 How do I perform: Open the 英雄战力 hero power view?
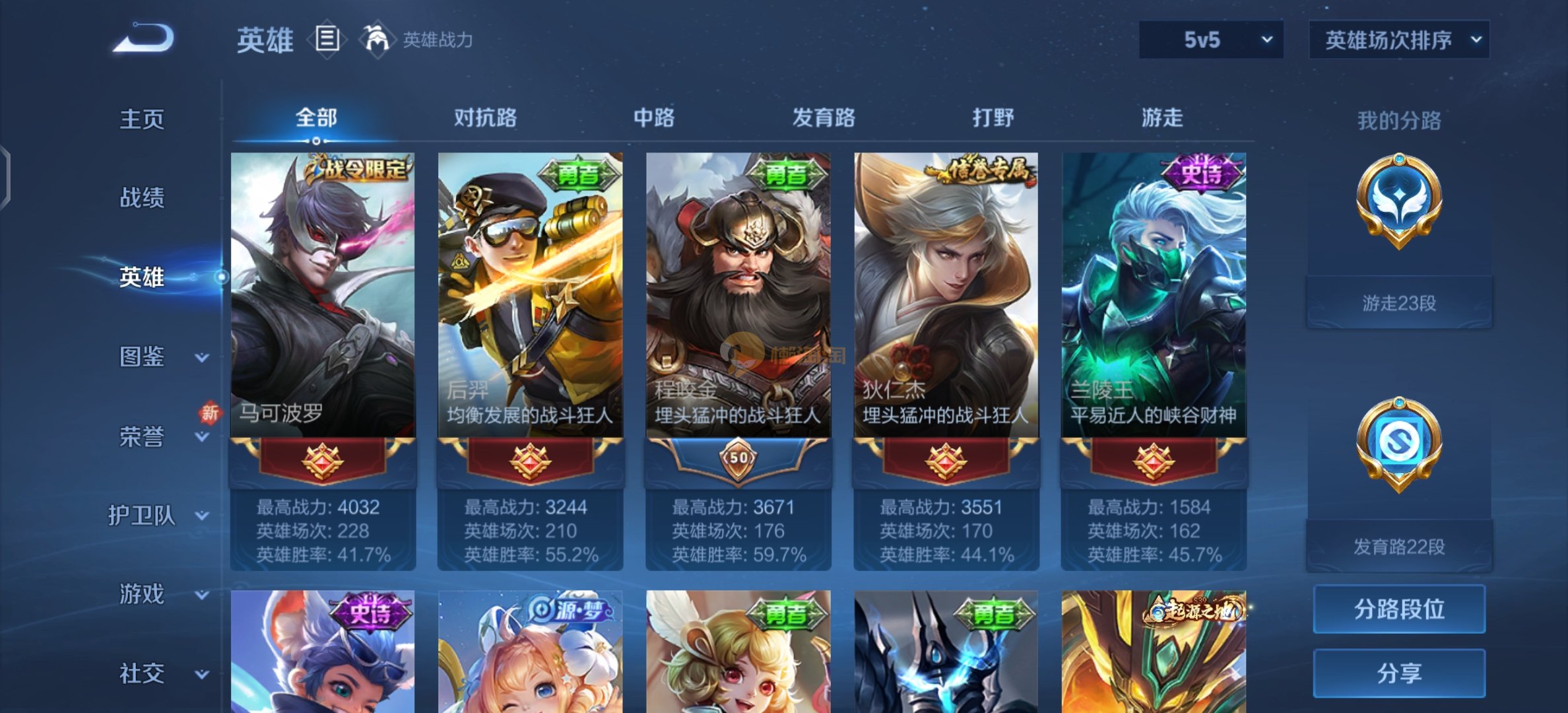[x=417, y=40]
